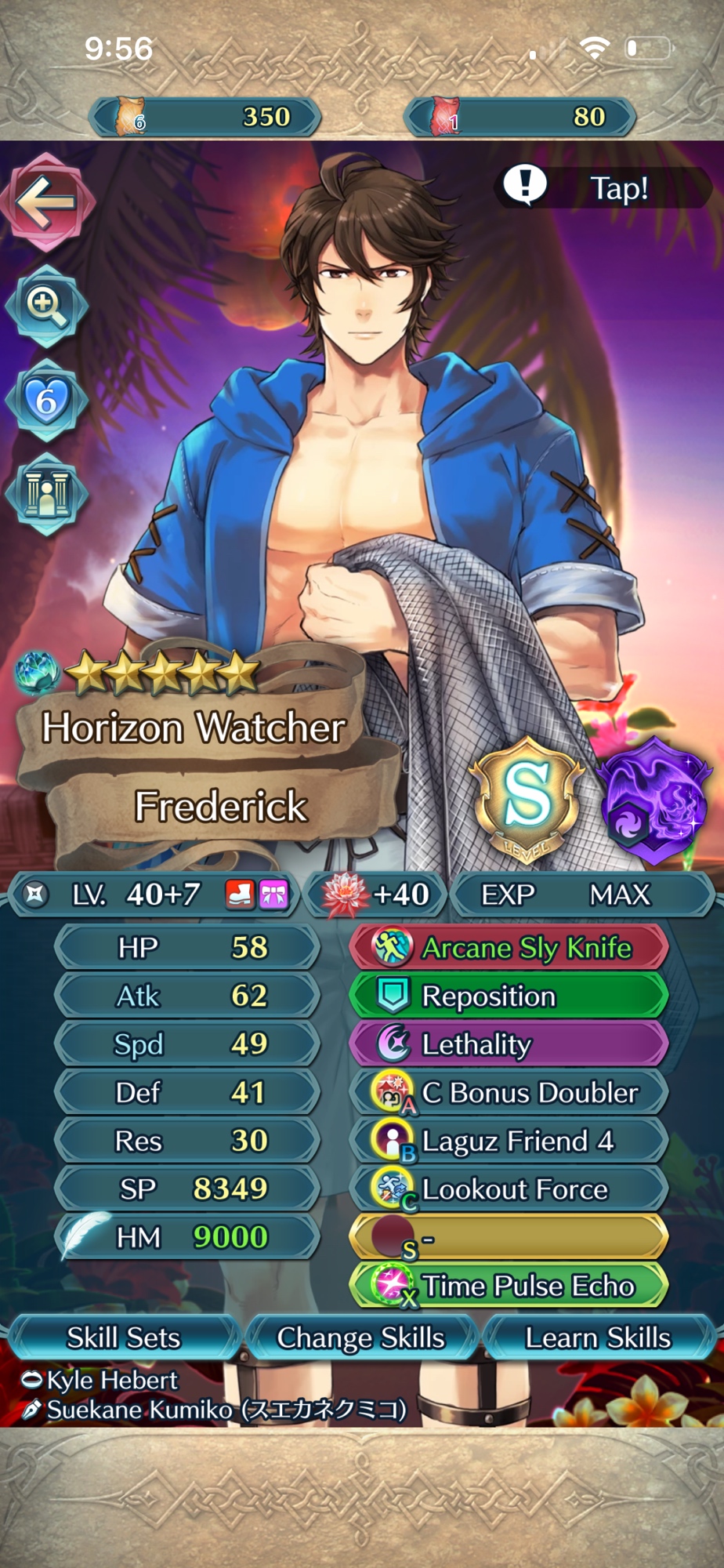Image resolution: width=724 pixels, height=1568 pixels.
Task: Go back with the arrow button
Action: (47, 203)
